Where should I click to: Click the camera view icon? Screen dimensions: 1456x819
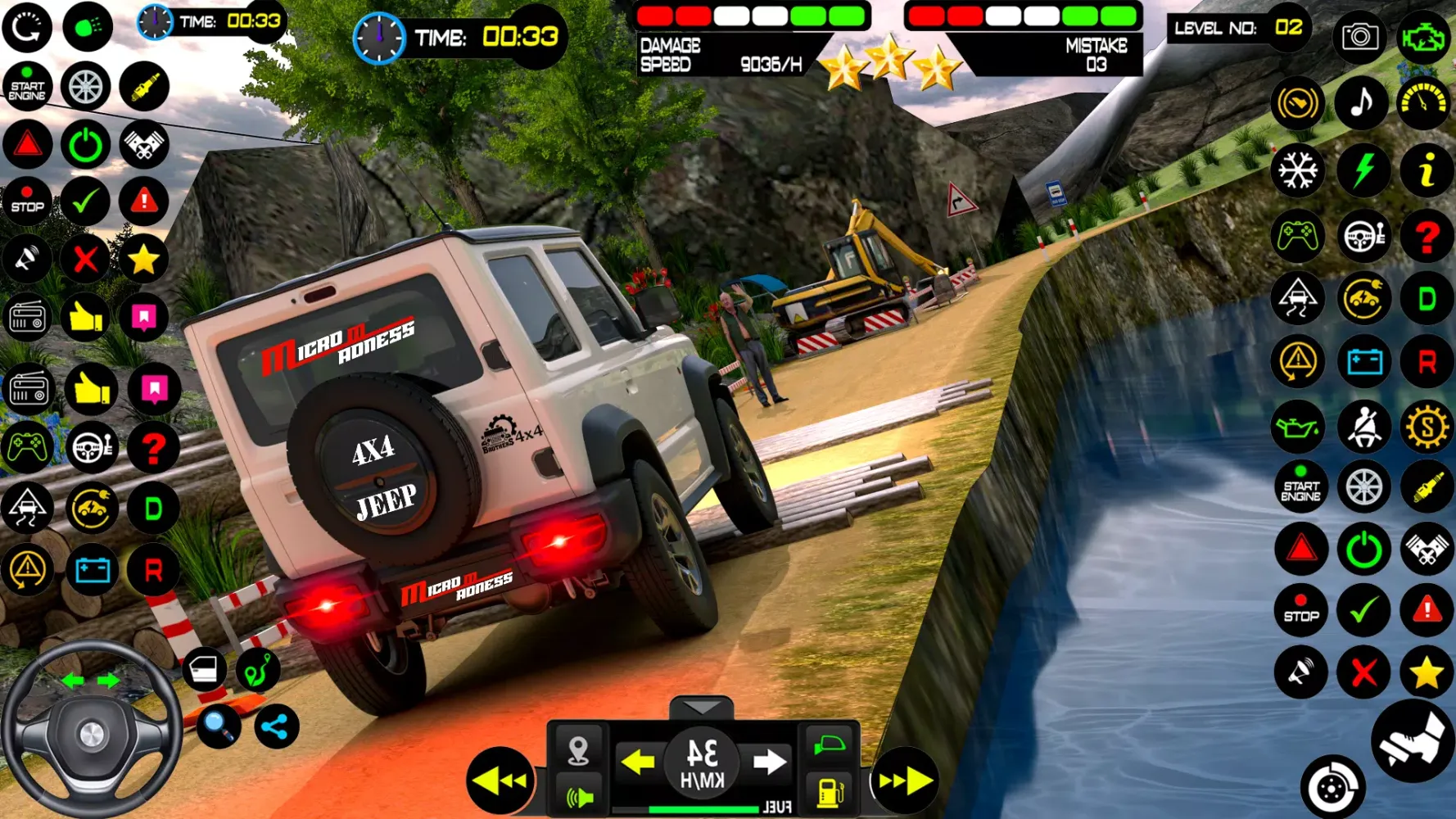[x=1359, y=37]
